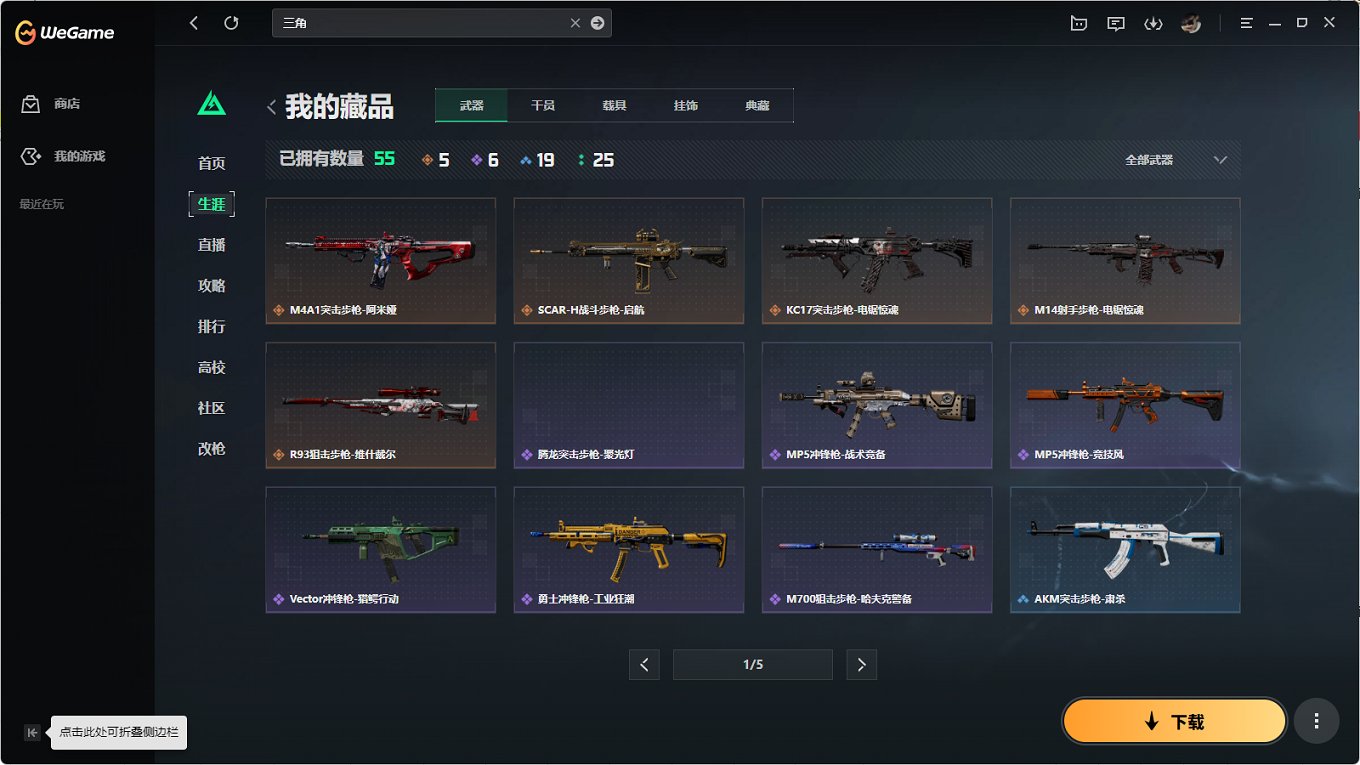The image size is (1360, 765).
Task: Open 排行 from the sidebar menu
Action: point(211,326)
